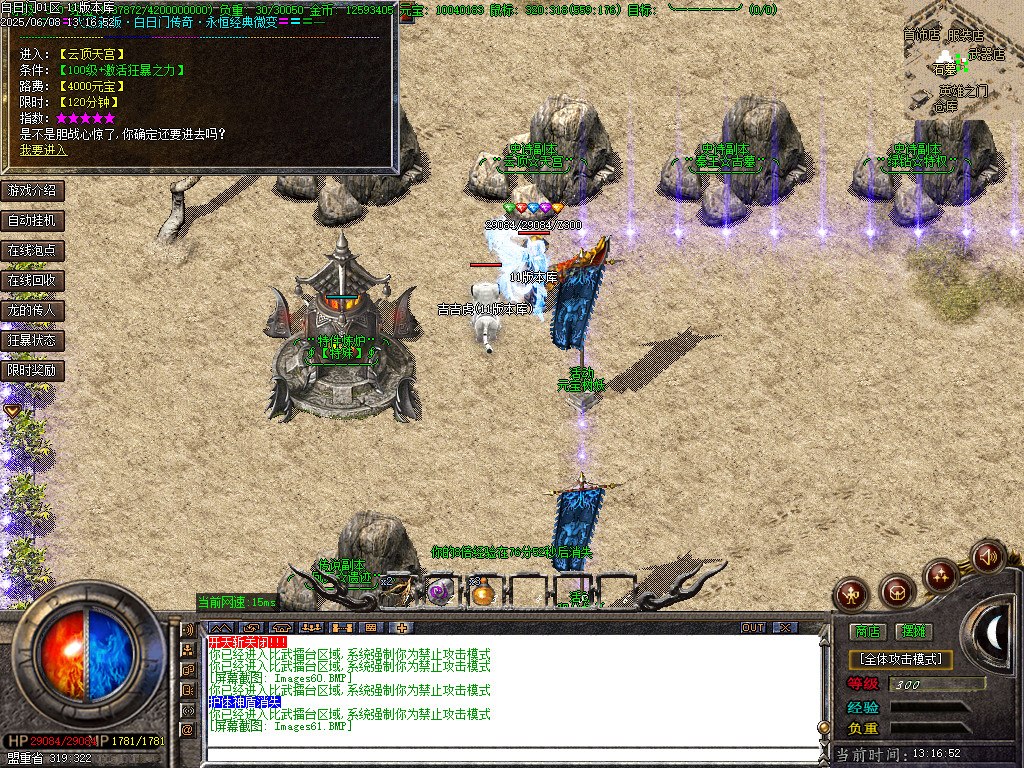Toggle sound with the speaker icon
This screenshot has width=1024, height=768.
click(987, 555)
